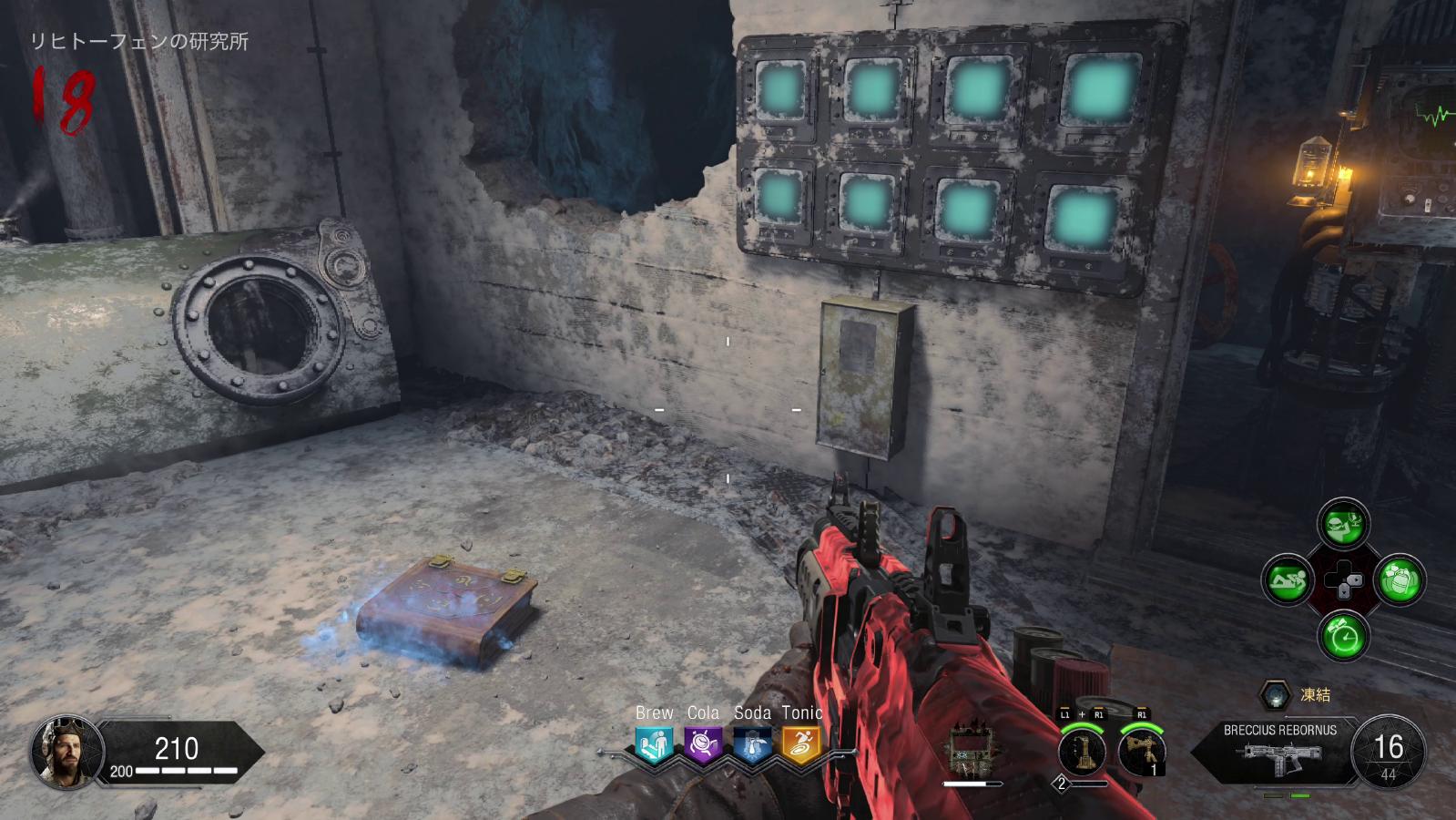Screen dimensions: 1456x820
Task: Click the shield icon above the white bar
Action: [x=969, y=751]
